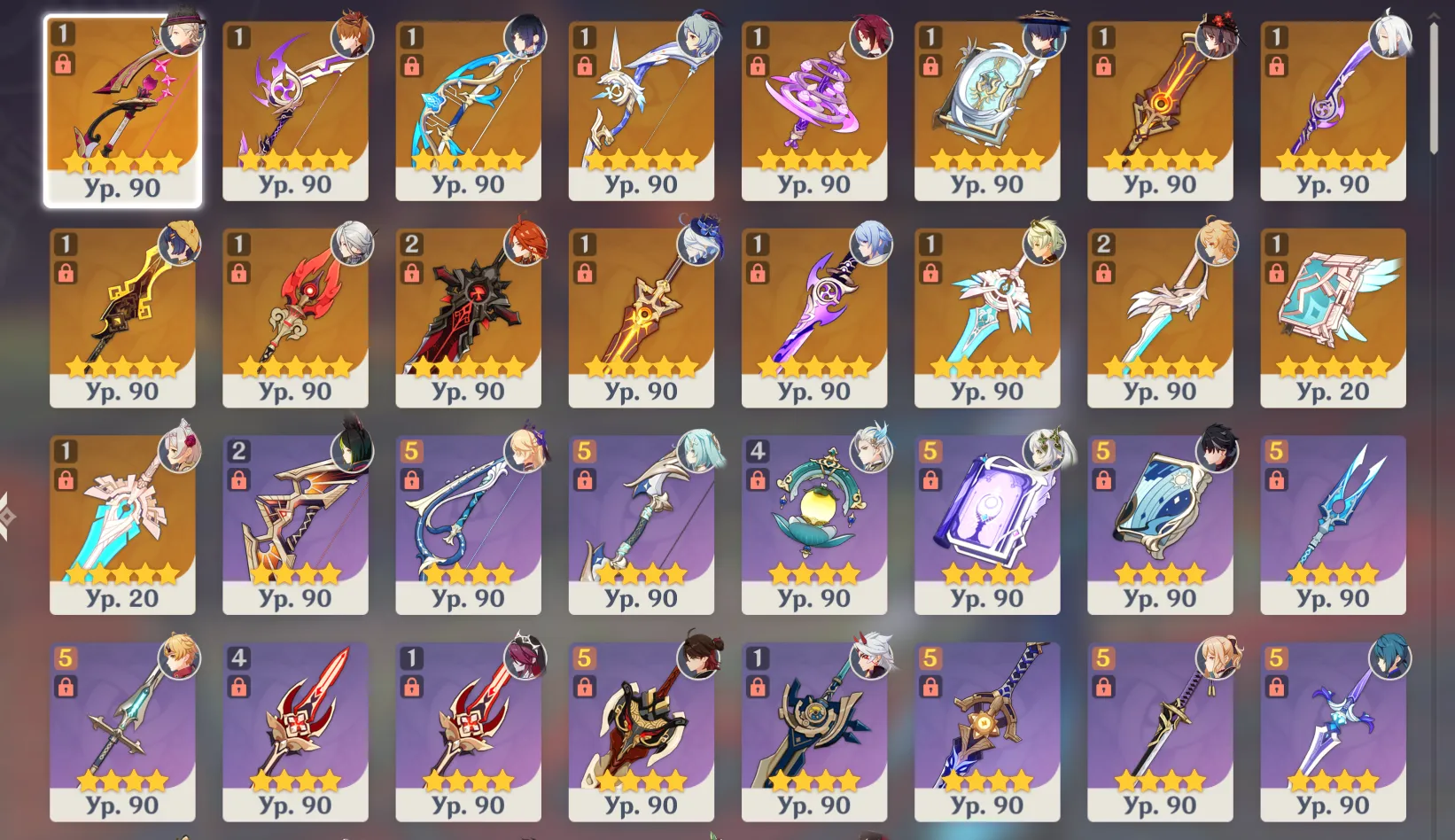Select the pink spinning-top catalyst card
This screenshot has height=840, width=1455.
click(813, 106)
